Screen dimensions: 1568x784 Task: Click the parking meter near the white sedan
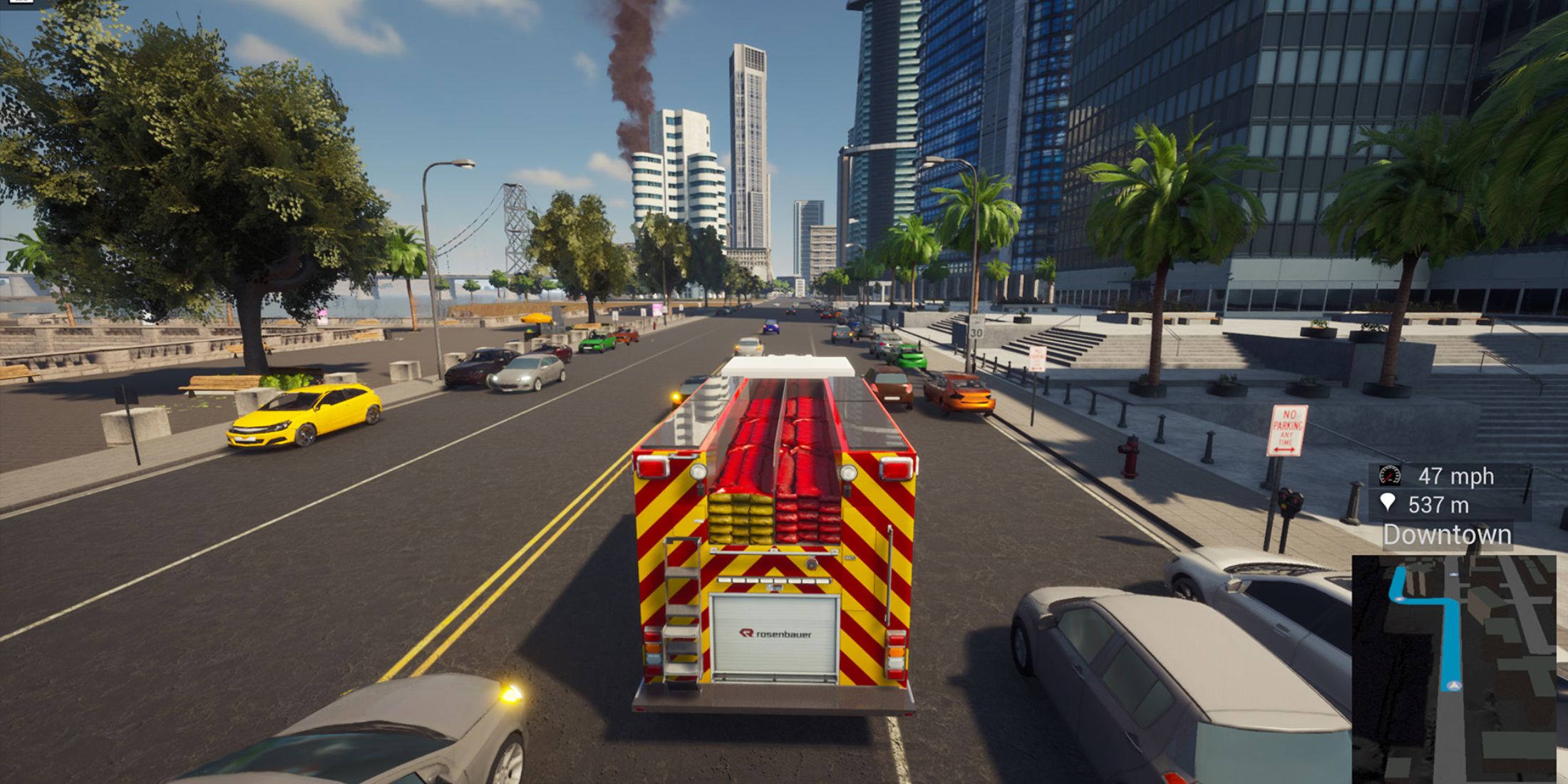coord(1290,502)
